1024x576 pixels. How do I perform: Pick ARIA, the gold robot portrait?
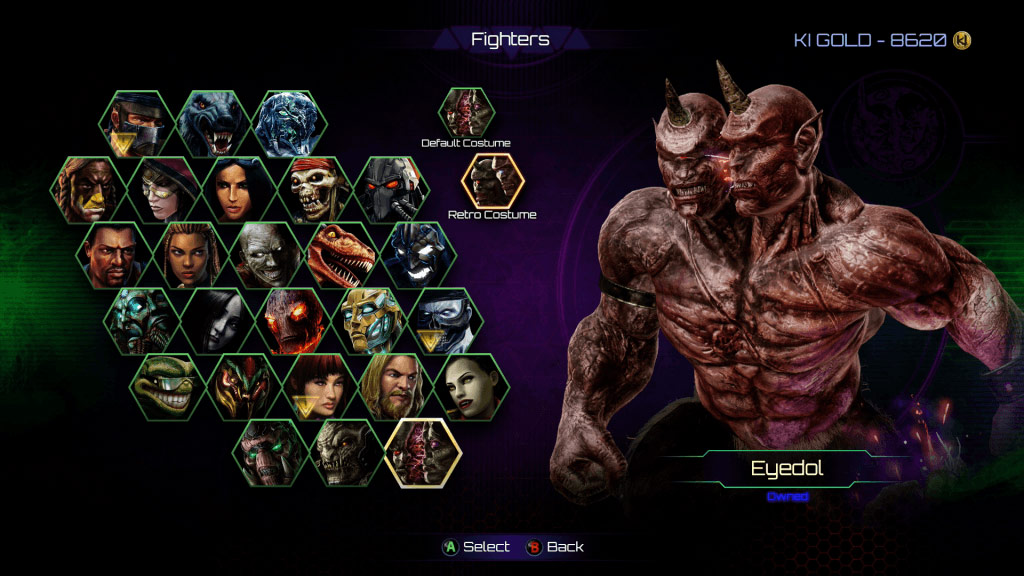[x=369, y=321]
